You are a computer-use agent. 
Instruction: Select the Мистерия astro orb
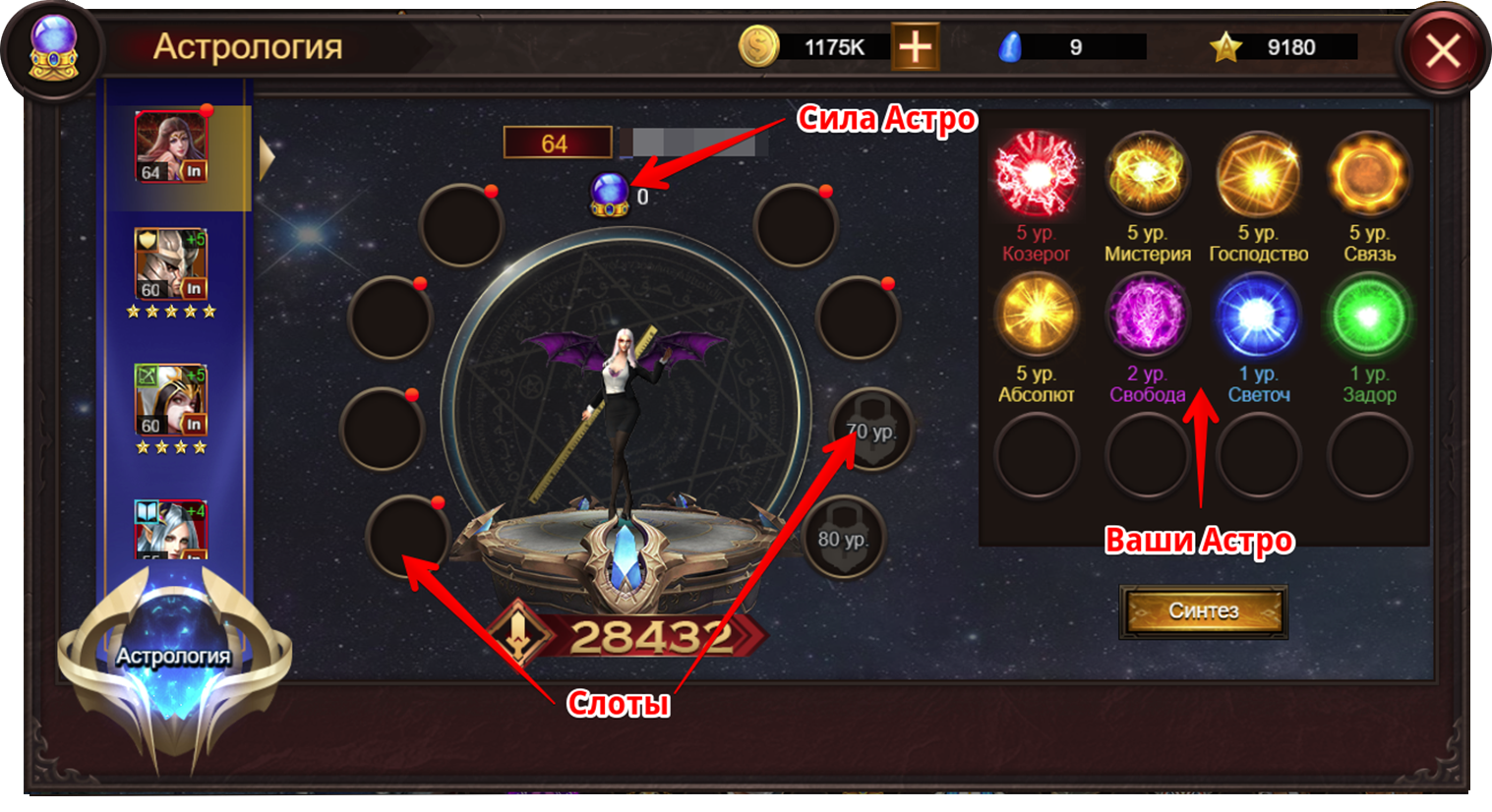point(1147,175)
